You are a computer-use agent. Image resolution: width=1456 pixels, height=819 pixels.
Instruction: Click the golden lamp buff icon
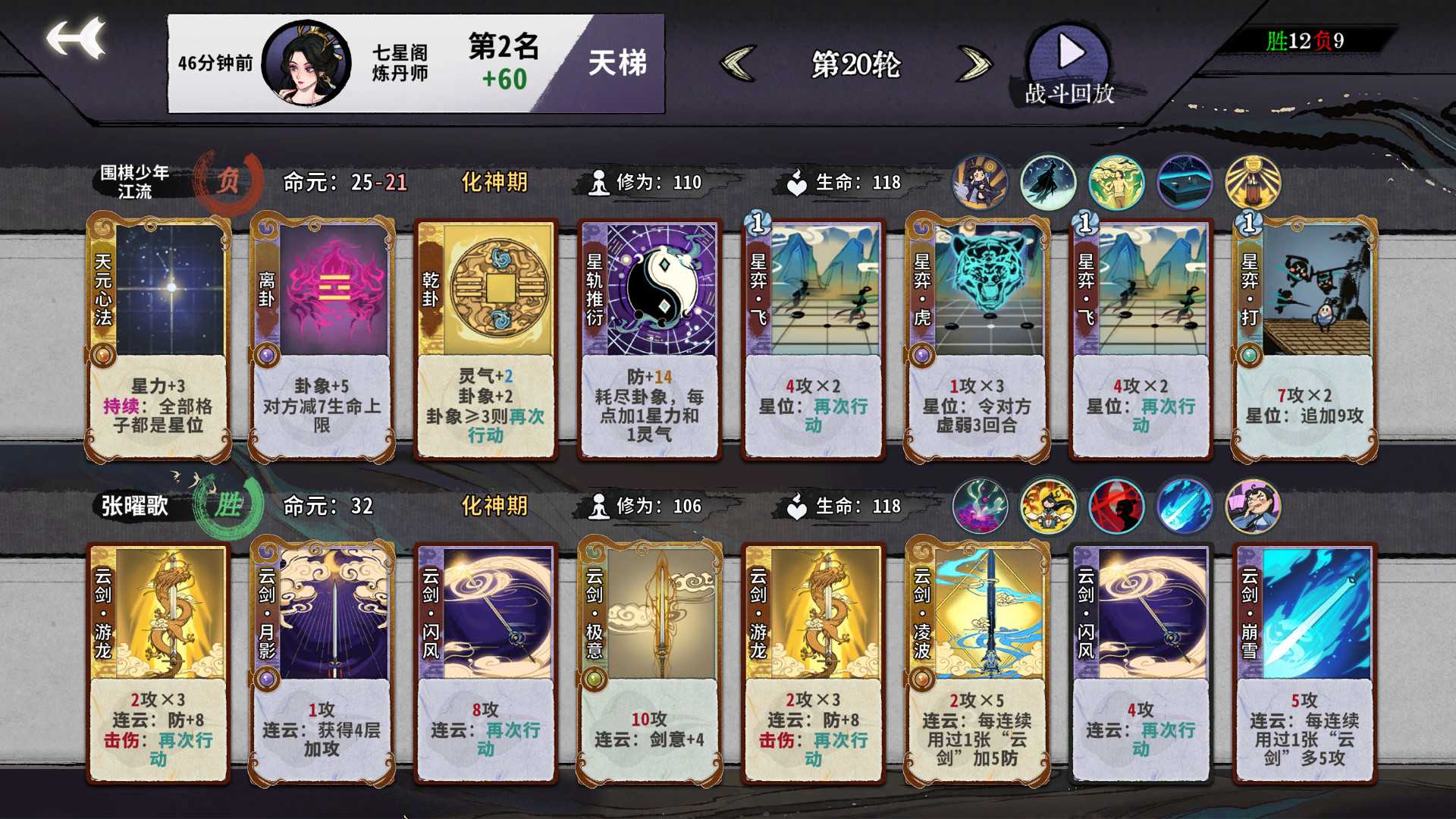point(1253,182)
